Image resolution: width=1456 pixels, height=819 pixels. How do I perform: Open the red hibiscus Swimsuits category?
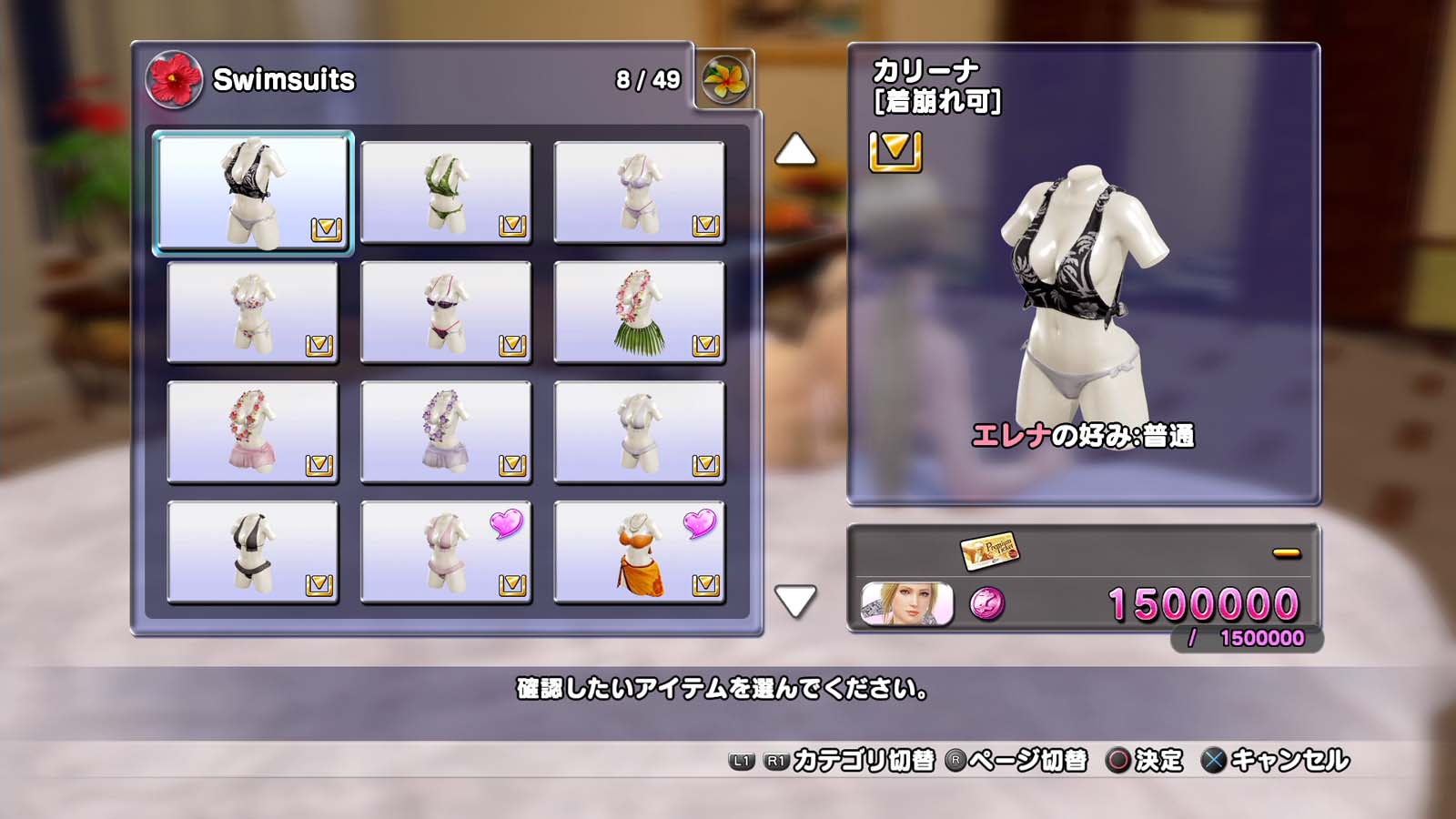pos(174,80)
